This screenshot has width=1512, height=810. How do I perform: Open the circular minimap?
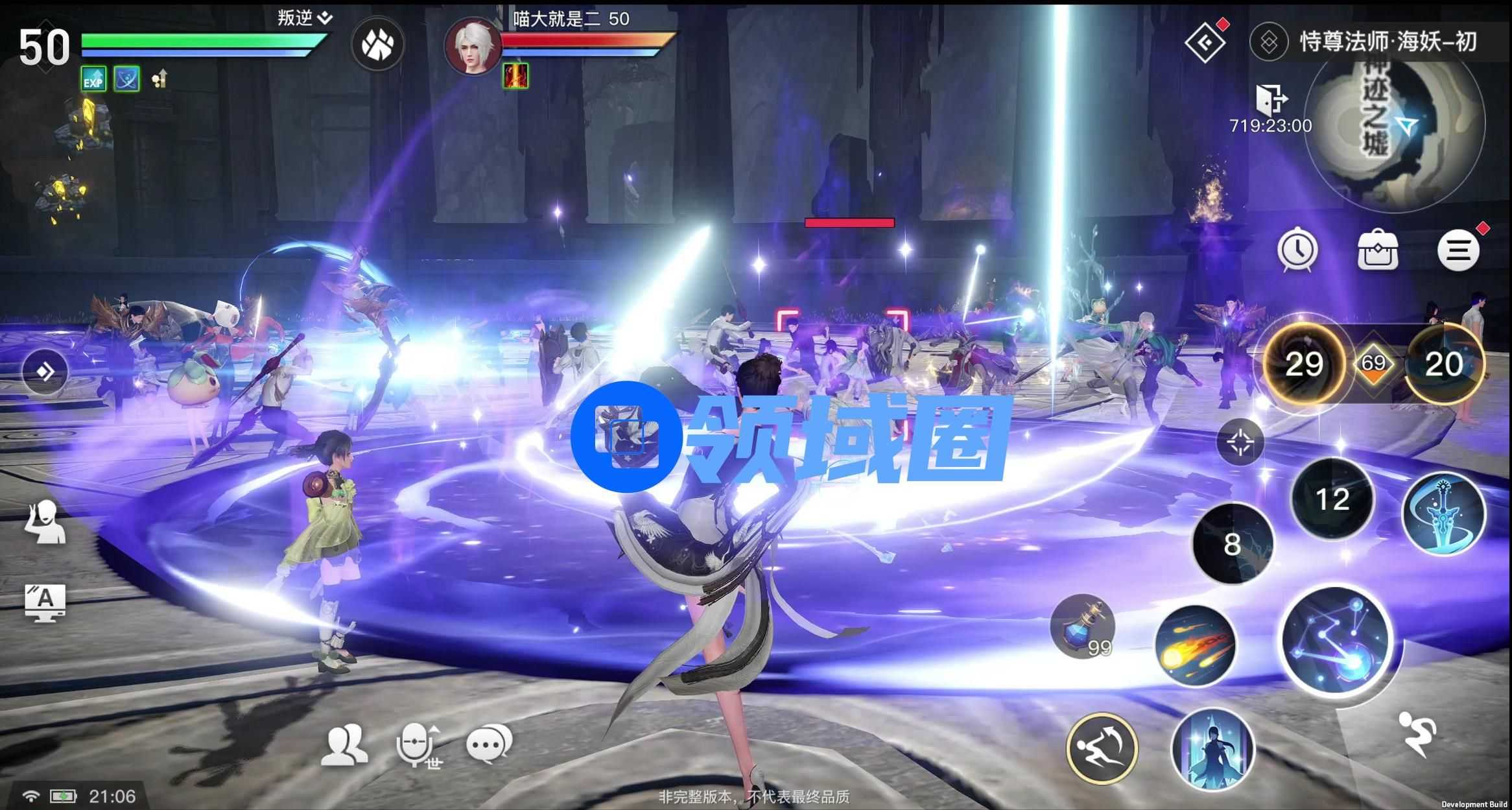point(1394,123)
